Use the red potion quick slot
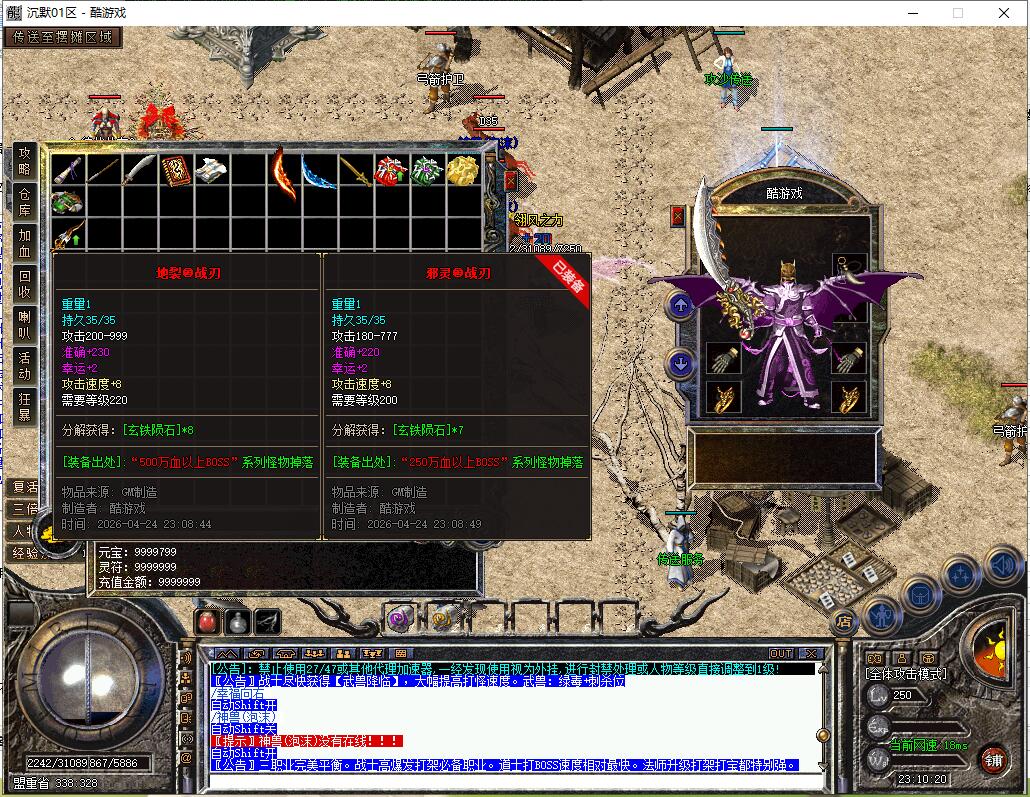 [x=207, y=620]
